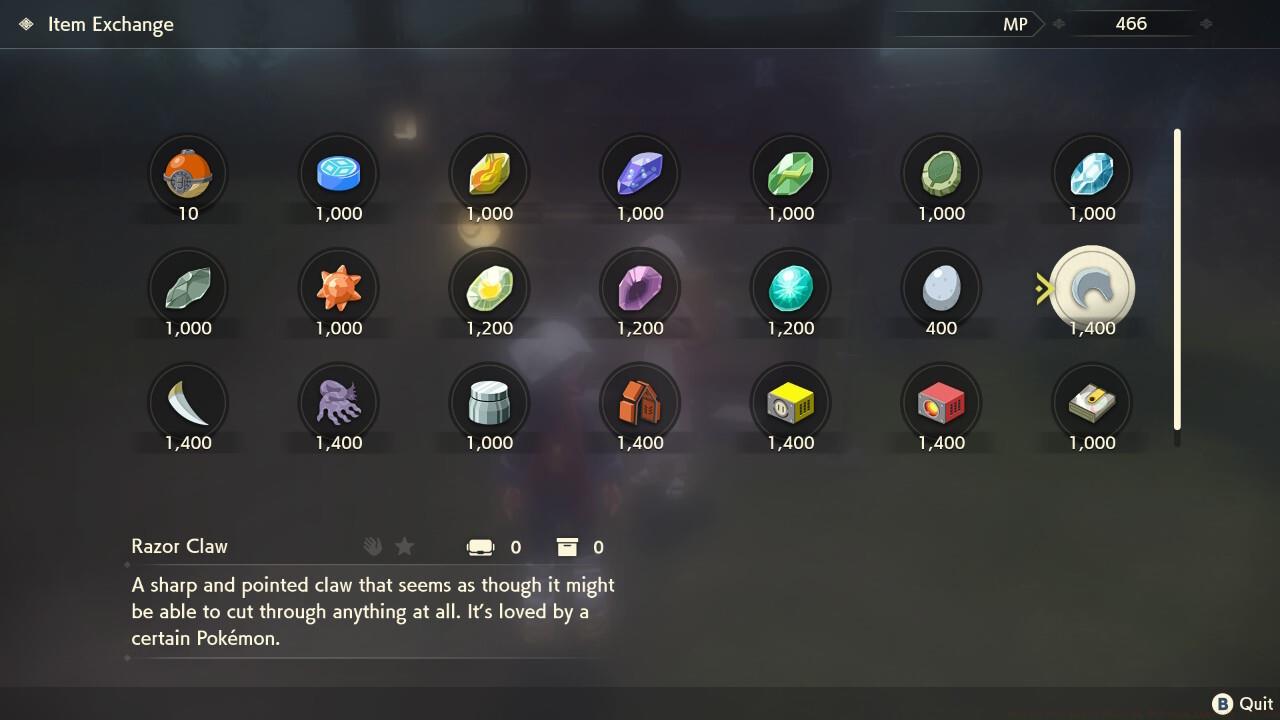Click the Item Exchange header label
The width and height of the screenshot is (1280, 720).
point(111,24)
